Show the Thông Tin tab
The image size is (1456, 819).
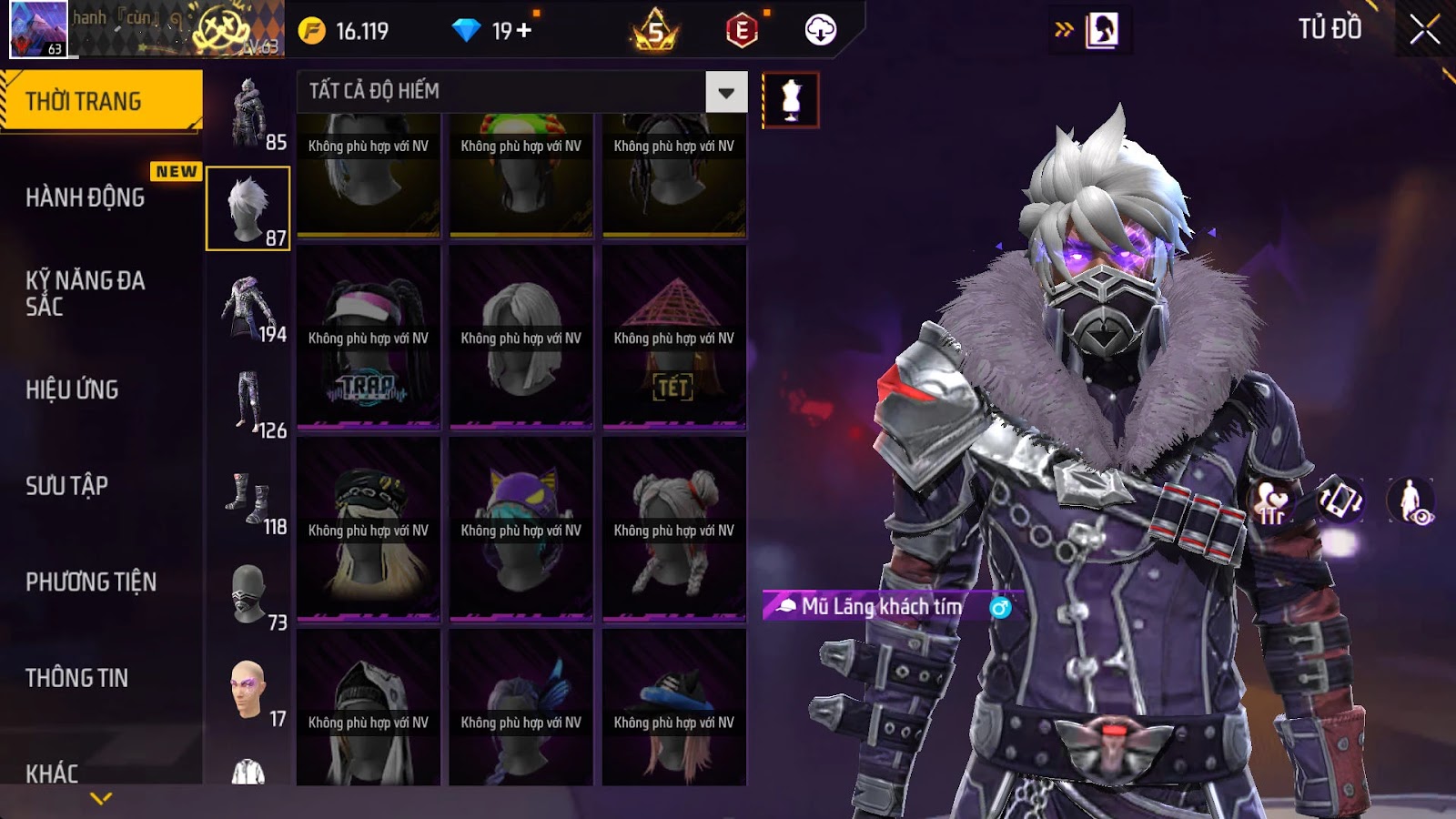tap(77, 678)
